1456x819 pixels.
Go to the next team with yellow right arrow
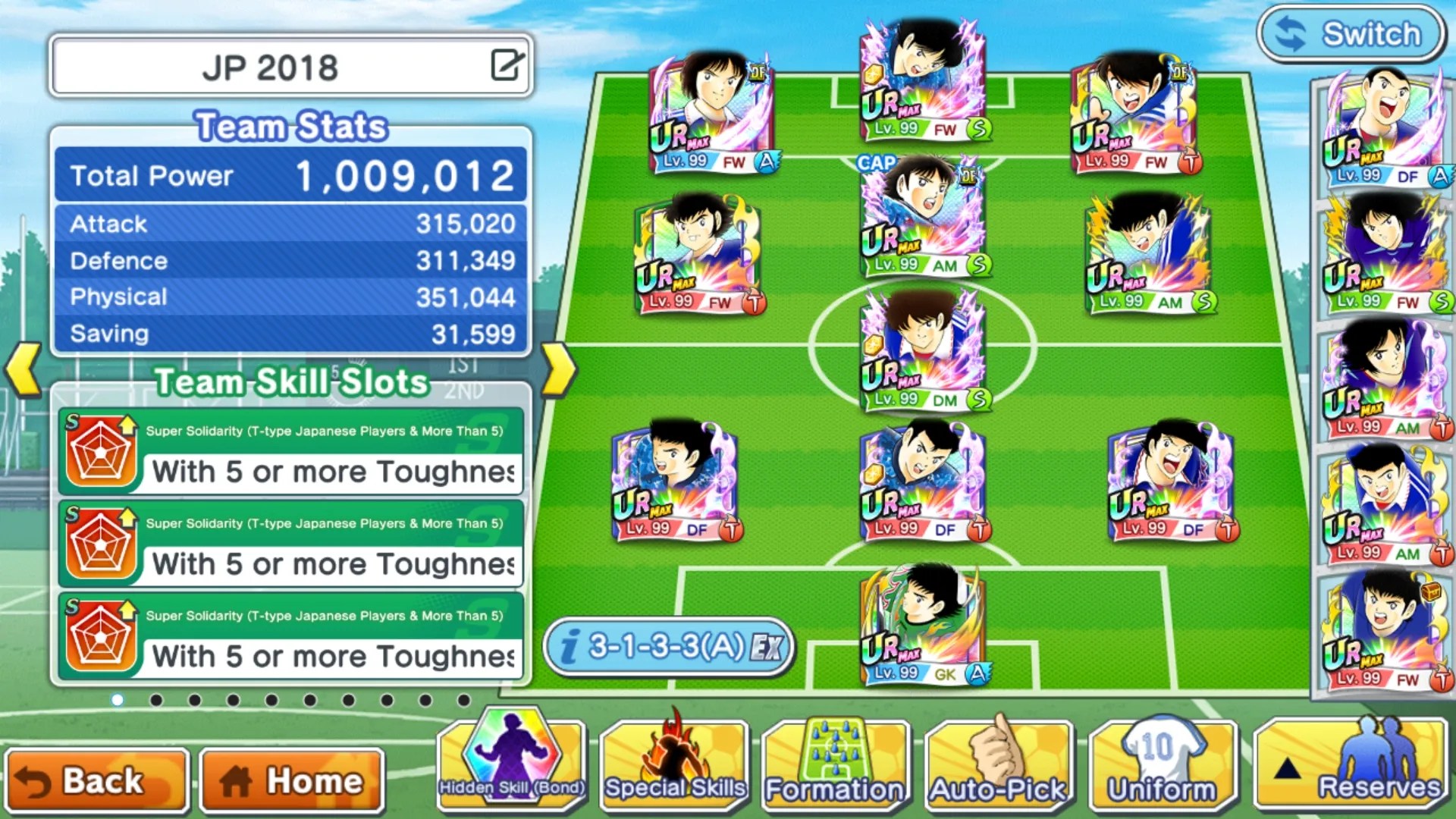point(560,370)
